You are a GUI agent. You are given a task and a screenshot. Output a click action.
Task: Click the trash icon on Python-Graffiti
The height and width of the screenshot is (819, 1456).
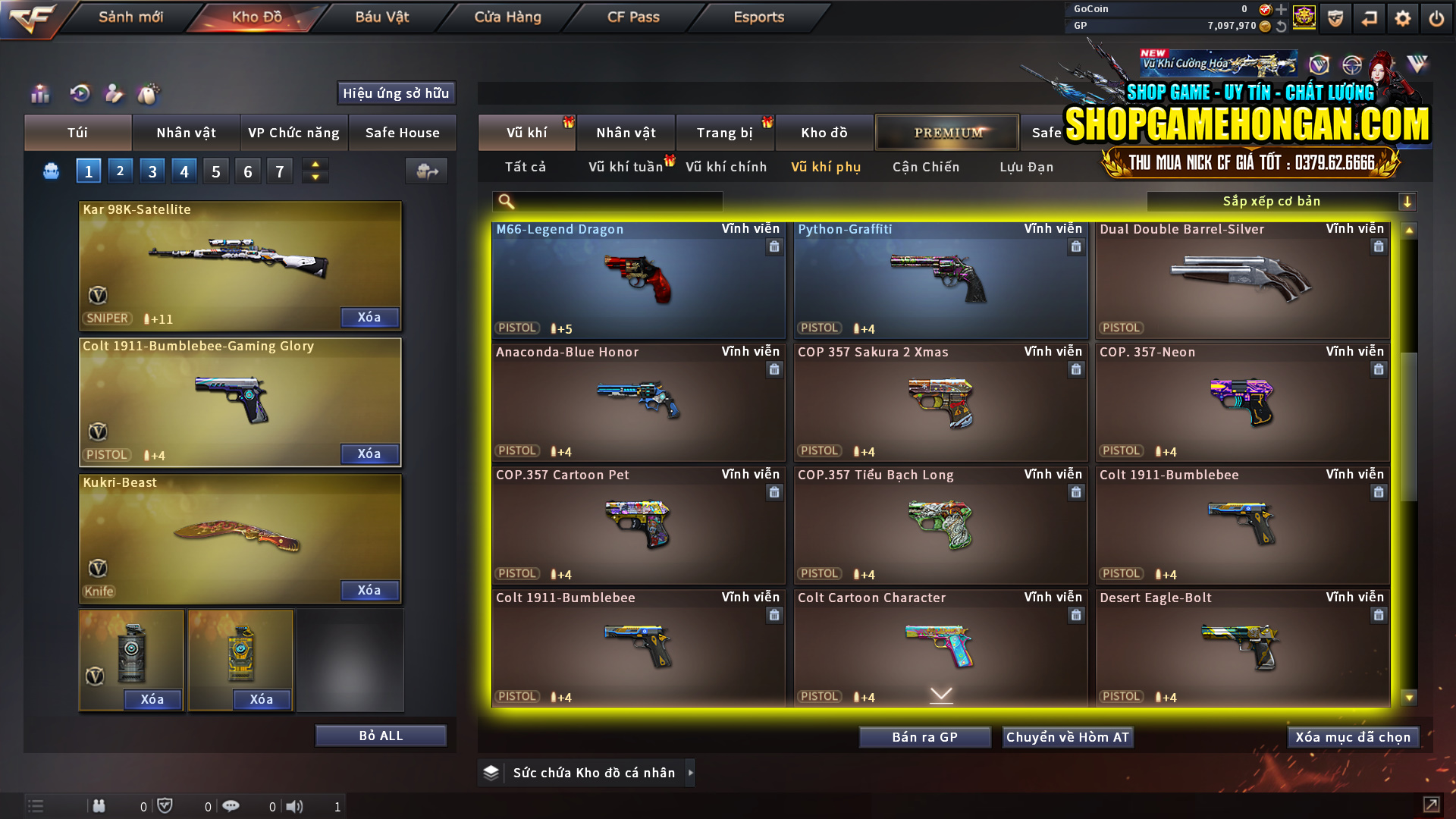point(1076,246)
